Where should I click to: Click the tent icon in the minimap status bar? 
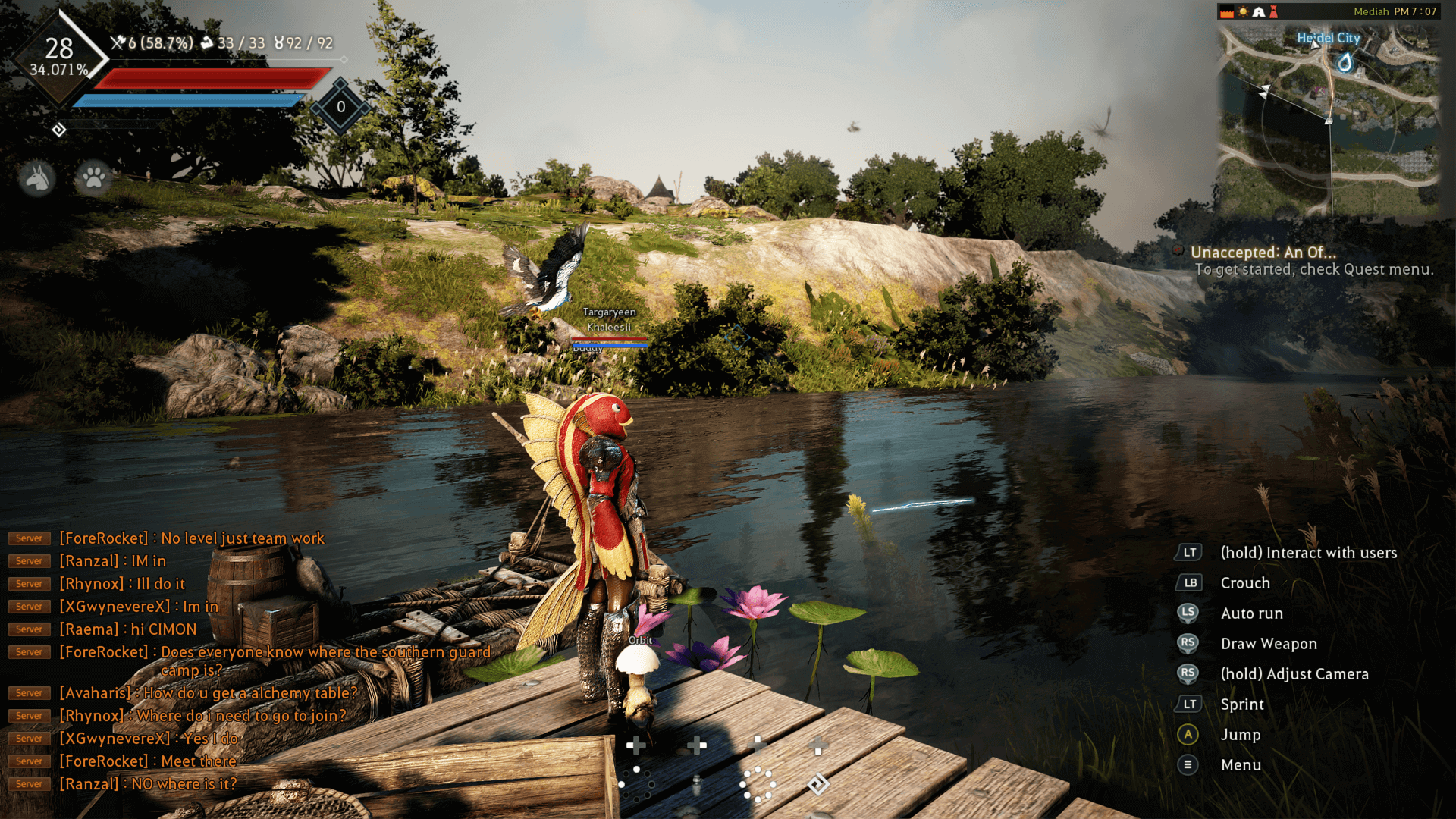[1258, 11]
